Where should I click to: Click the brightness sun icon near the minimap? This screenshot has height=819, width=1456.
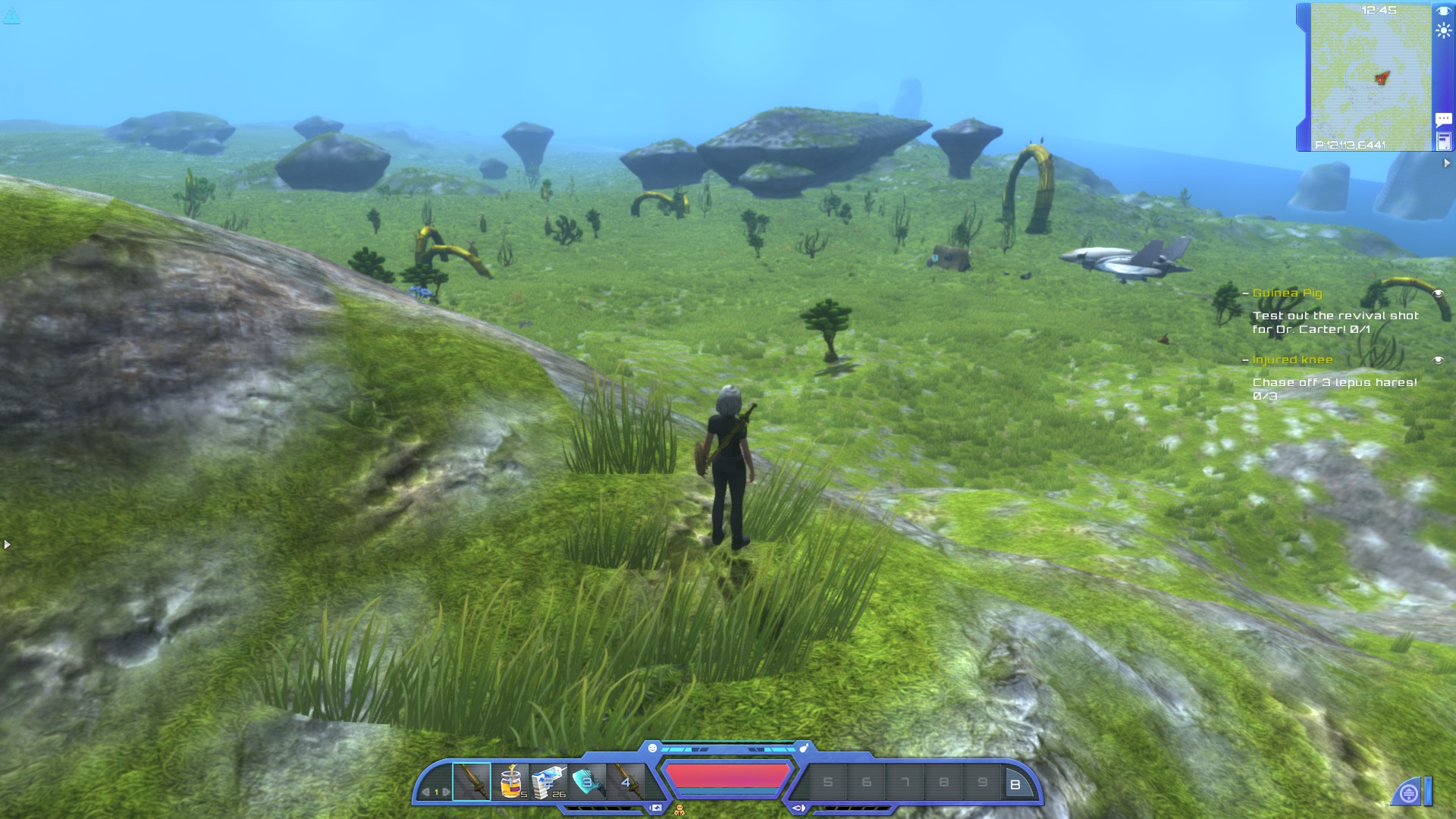1443,31
